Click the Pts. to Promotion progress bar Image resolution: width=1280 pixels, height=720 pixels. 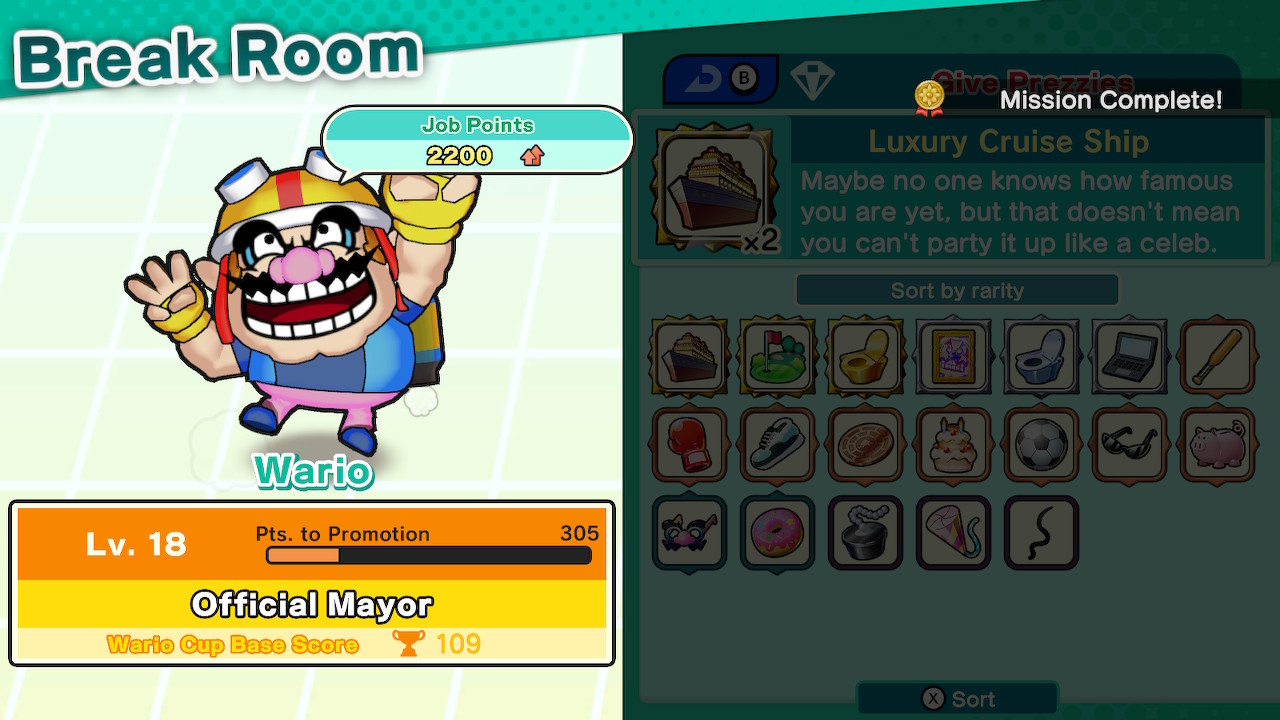coord(430,556)
